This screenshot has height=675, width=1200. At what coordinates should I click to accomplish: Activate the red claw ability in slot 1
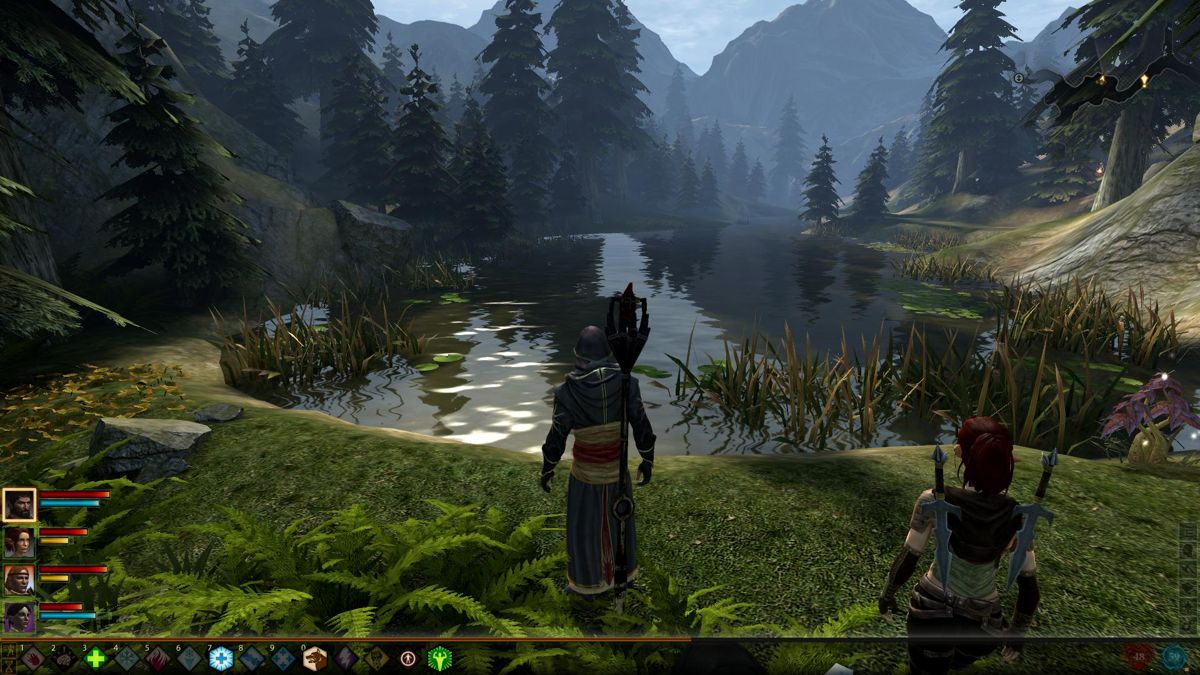pyautogui.click(x=32, y=658)
